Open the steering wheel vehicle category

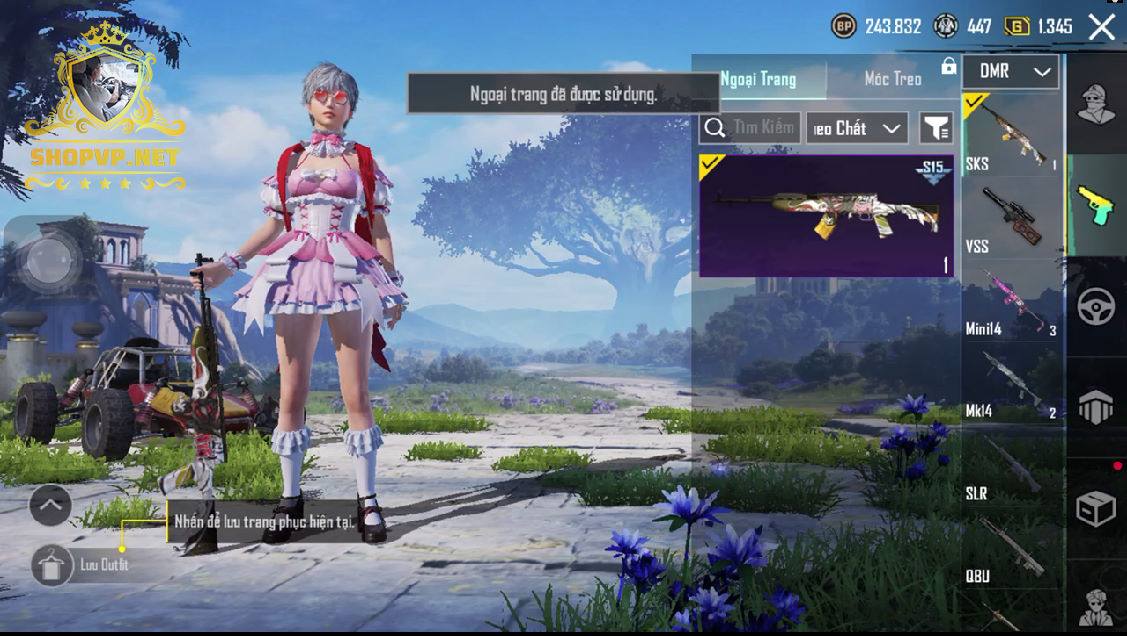click(x=1096, y=307)
